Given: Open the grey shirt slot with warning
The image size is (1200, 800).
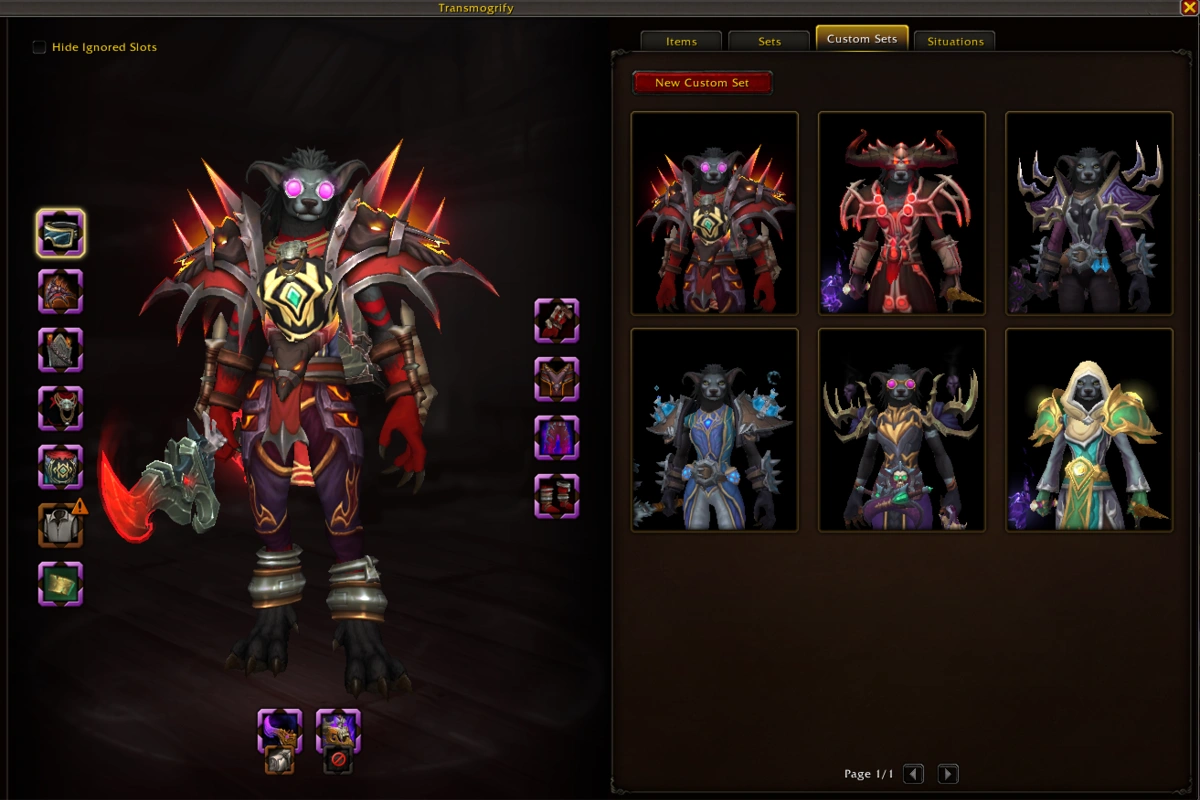Looking at the screenshot, I should click(61, 523).
